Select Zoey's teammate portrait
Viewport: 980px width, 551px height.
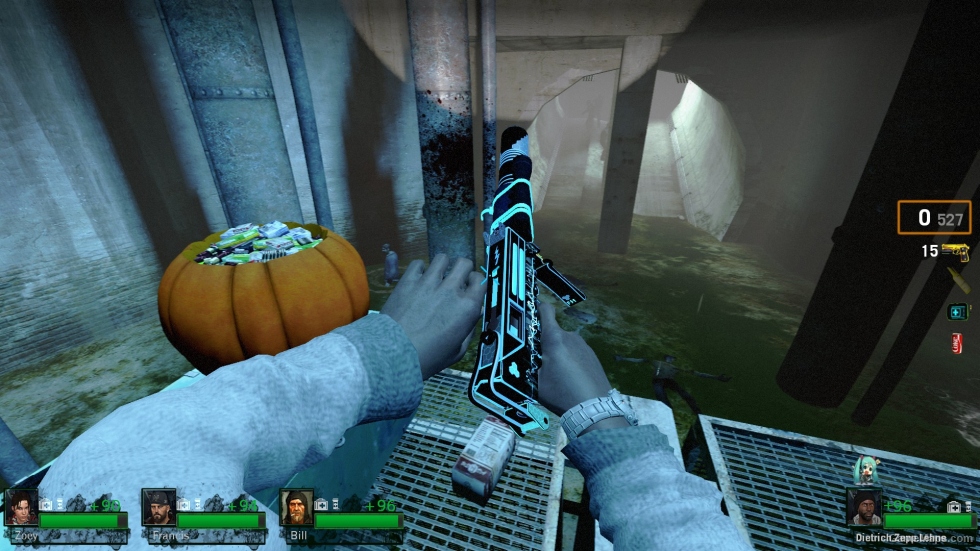[x=21, y=506]
